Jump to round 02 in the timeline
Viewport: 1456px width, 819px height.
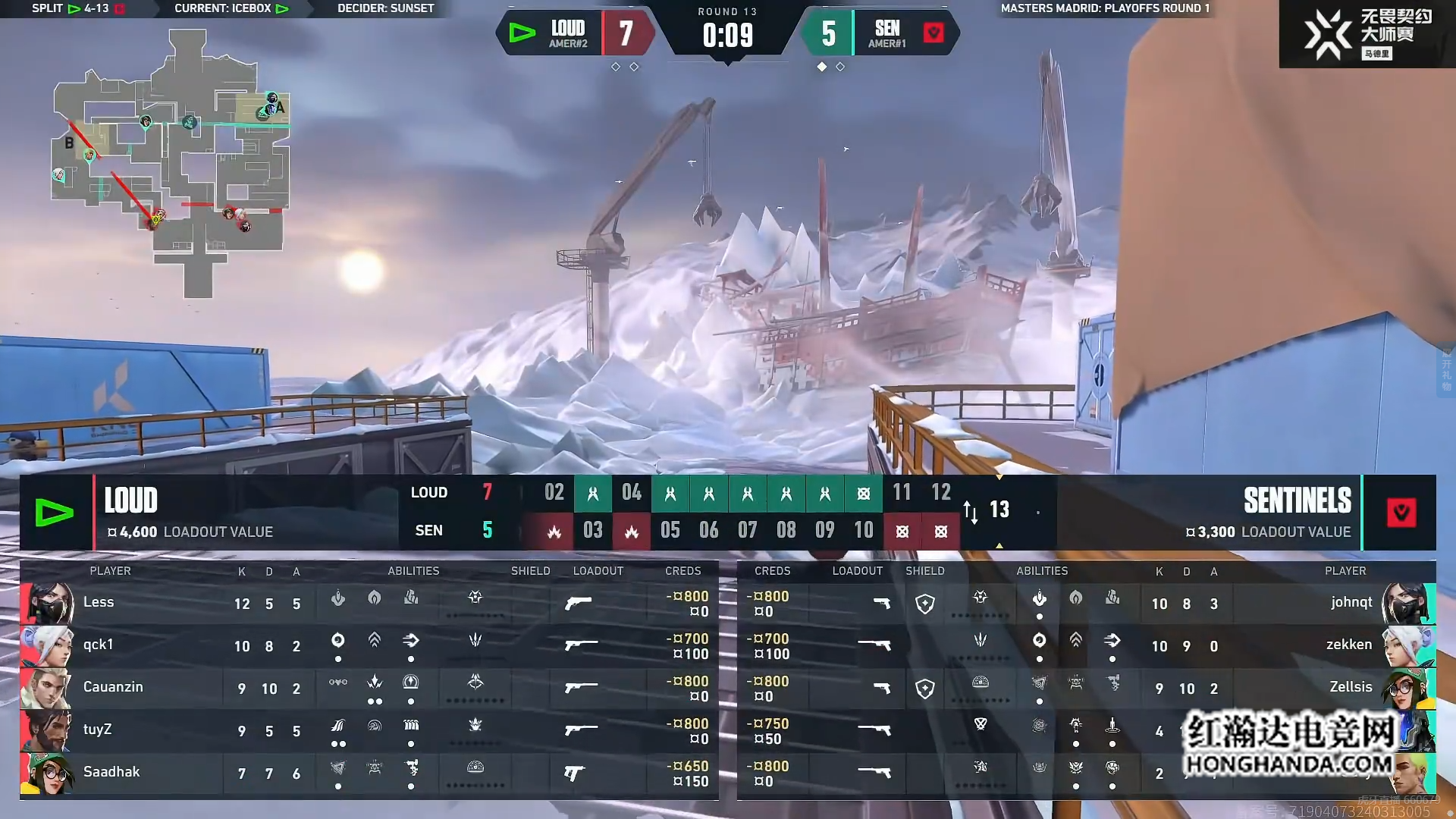[554, 493]
